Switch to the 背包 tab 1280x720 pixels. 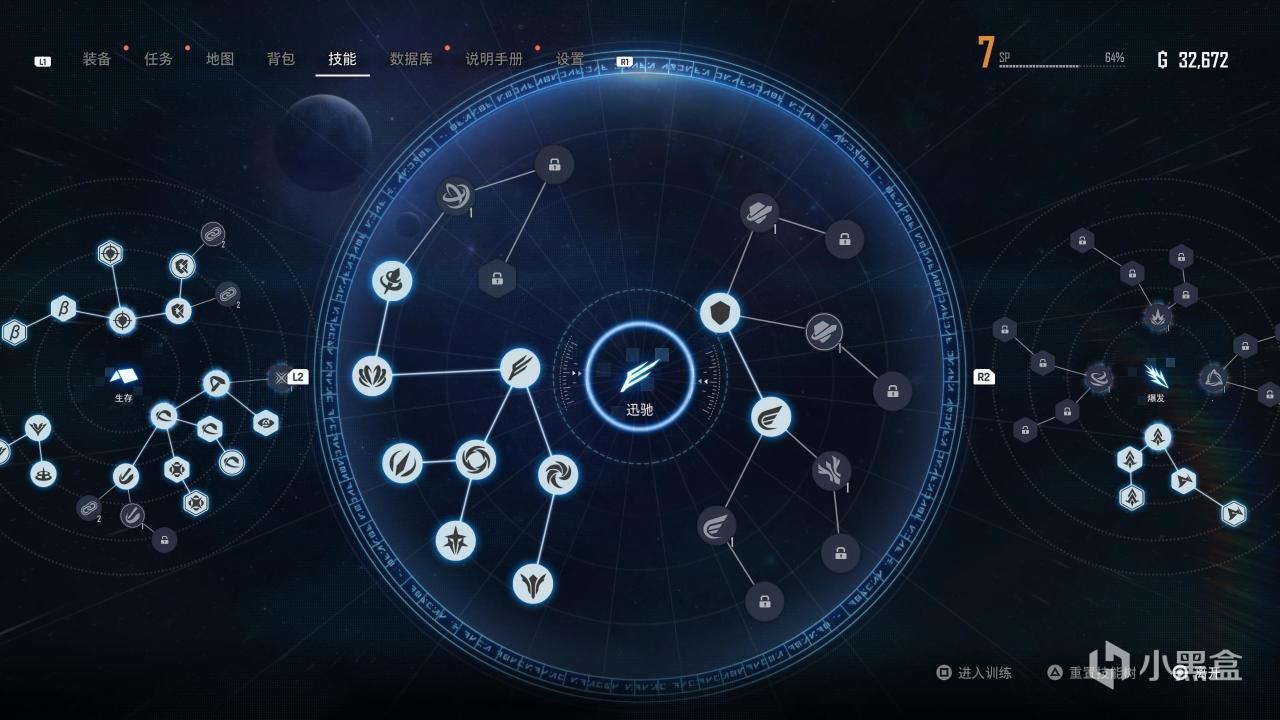pyautogui.click(x=279, y=58)
